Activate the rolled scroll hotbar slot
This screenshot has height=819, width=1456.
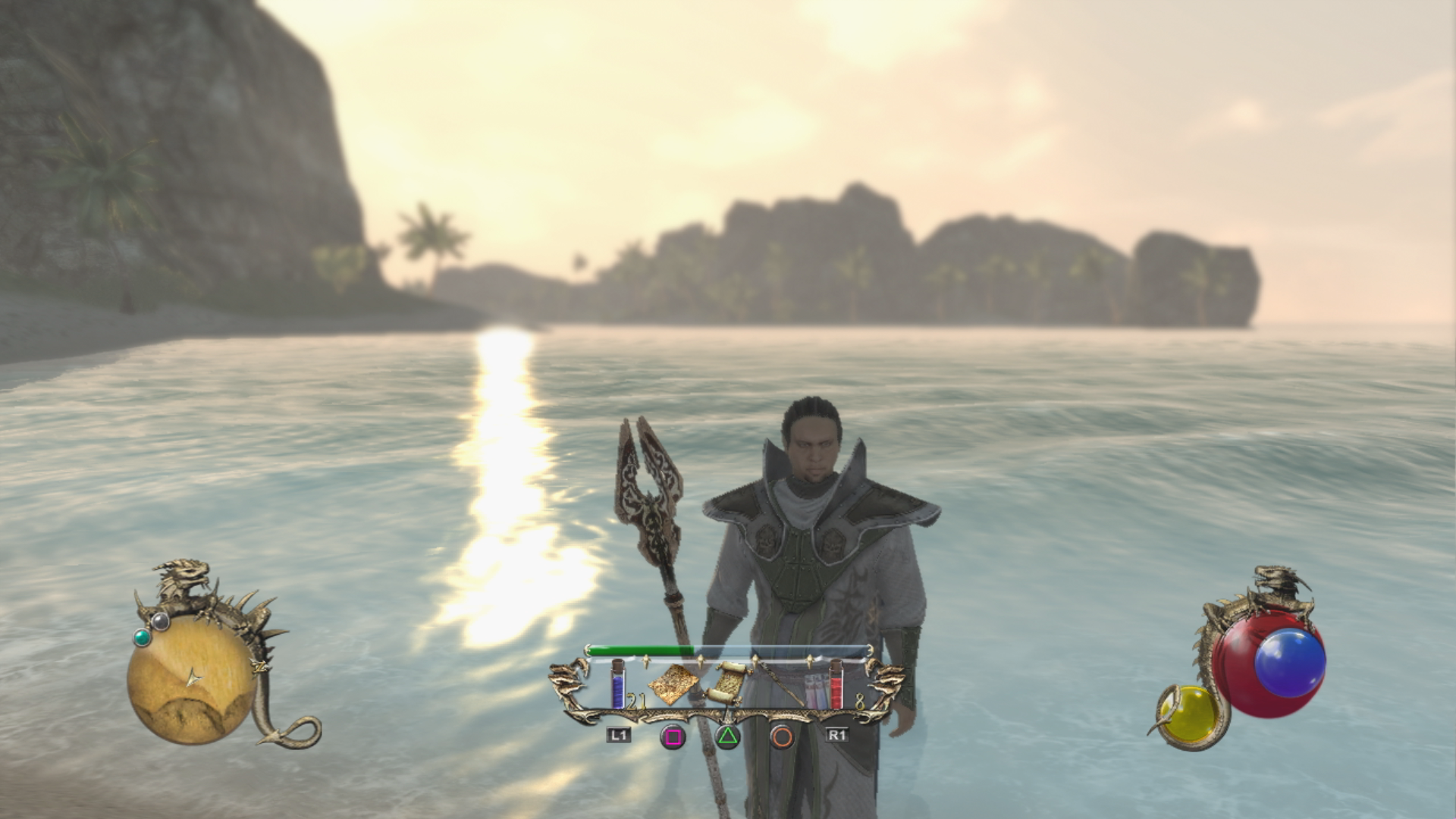(727, 682)
